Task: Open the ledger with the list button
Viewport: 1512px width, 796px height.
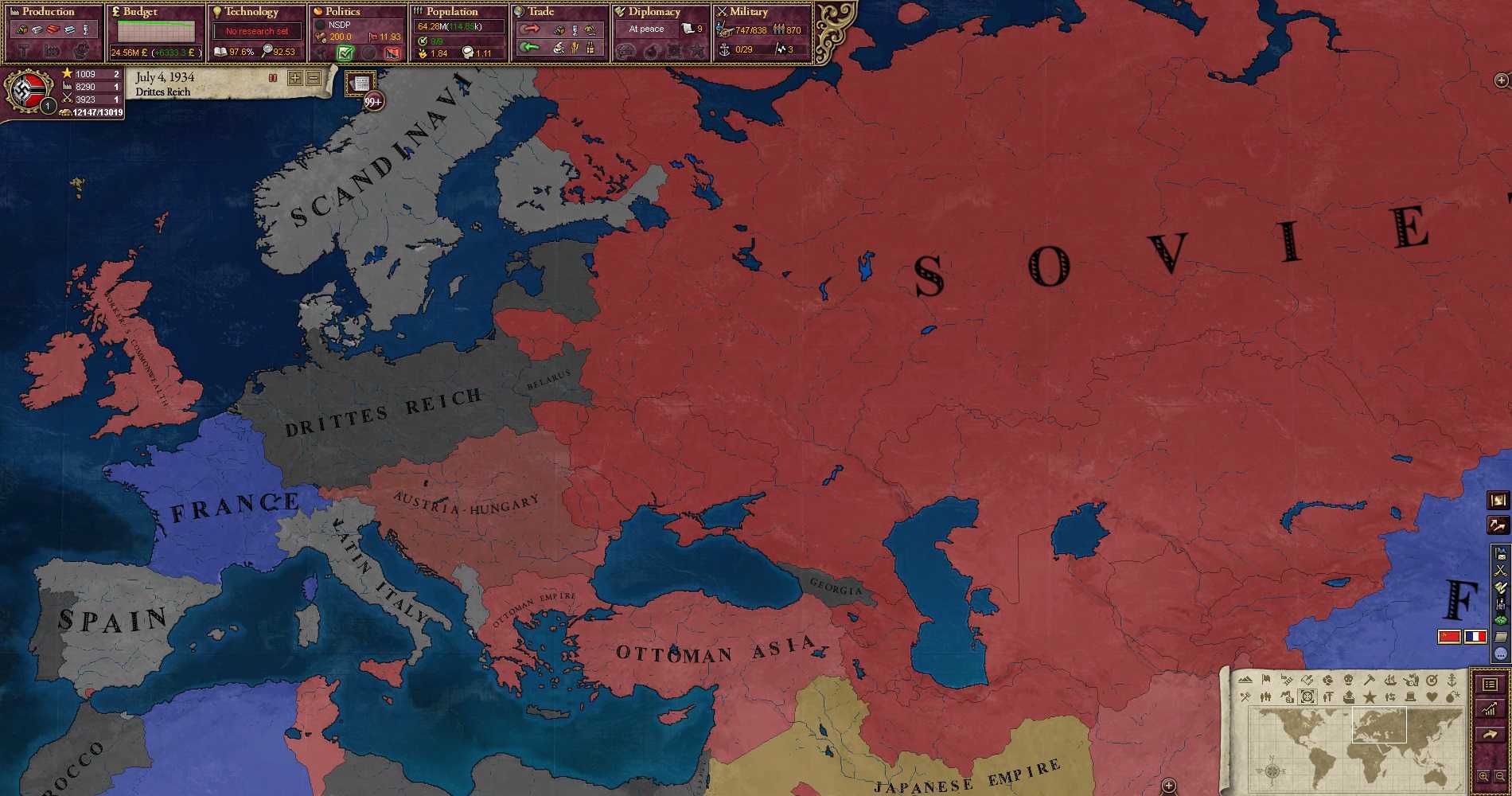Action: [1491, 685]
